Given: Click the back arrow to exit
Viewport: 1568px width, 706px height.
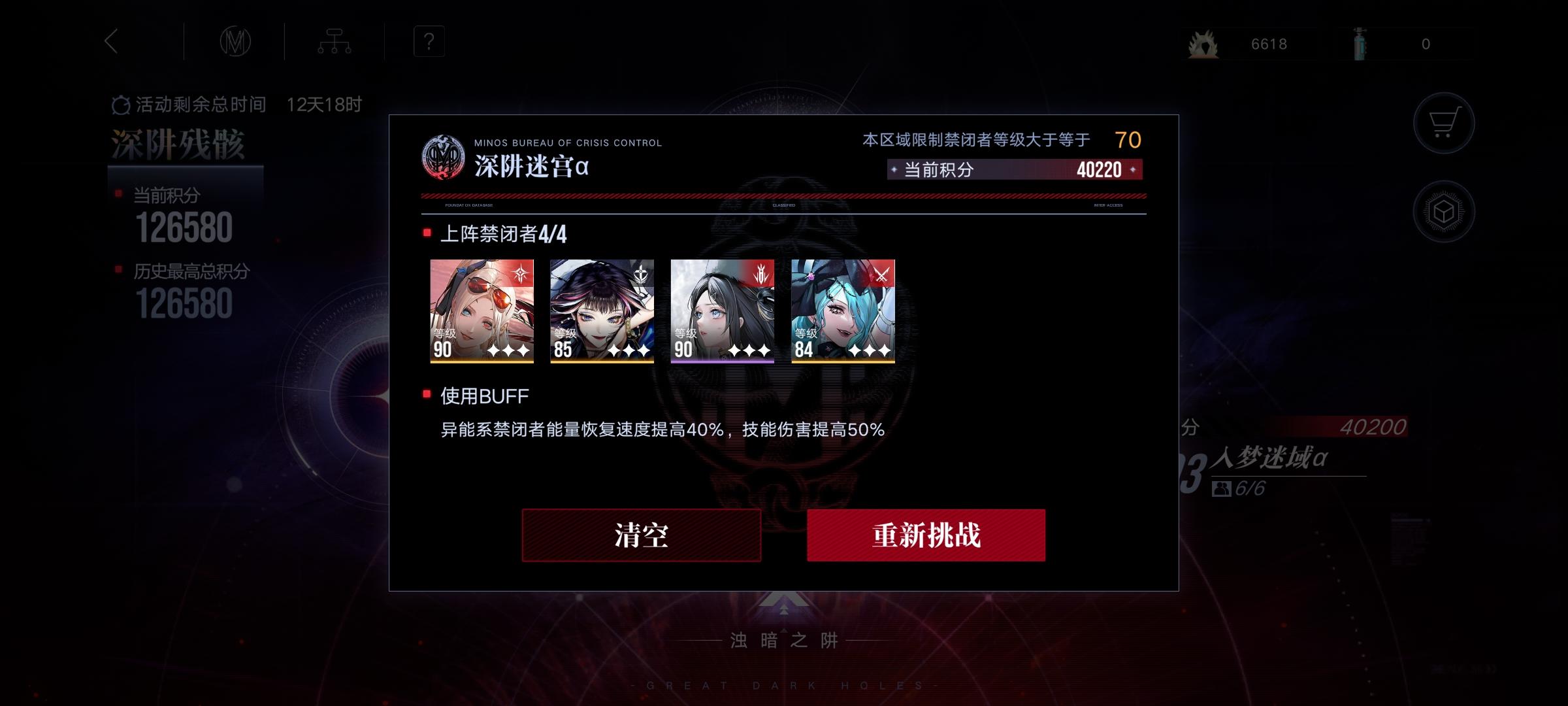Looking at the screenshot, I should click(x=110, y=41).
